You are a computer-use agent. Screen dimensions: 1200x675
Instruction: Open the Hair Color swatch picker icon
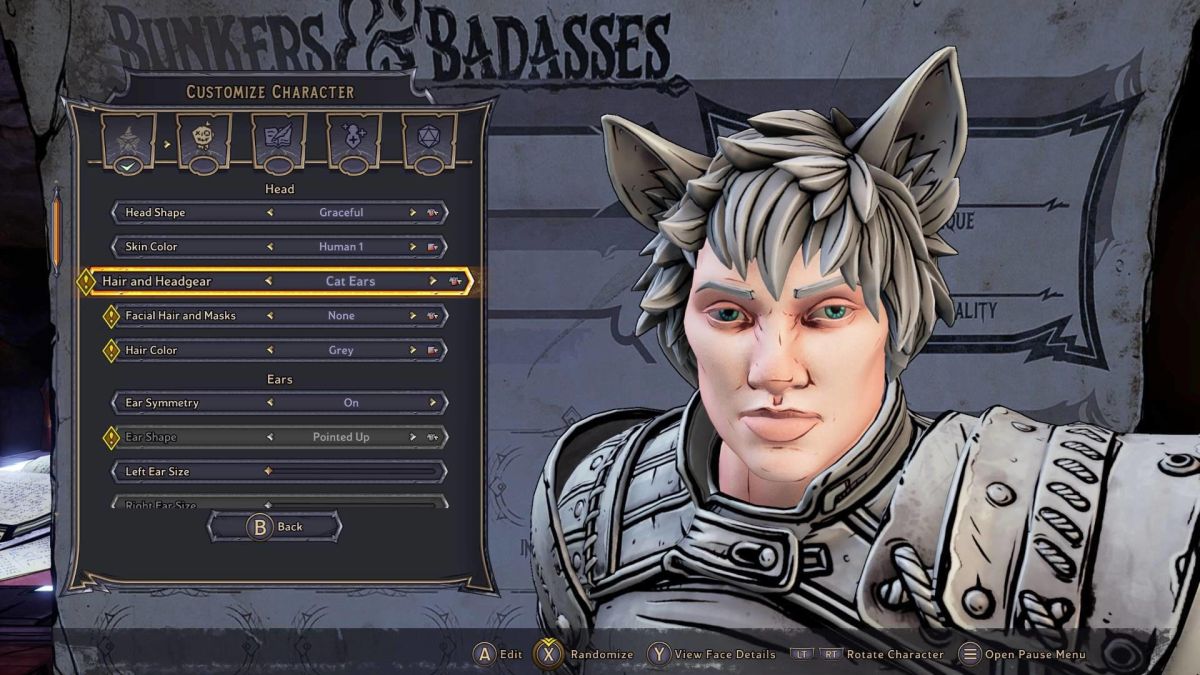(433, 351)
